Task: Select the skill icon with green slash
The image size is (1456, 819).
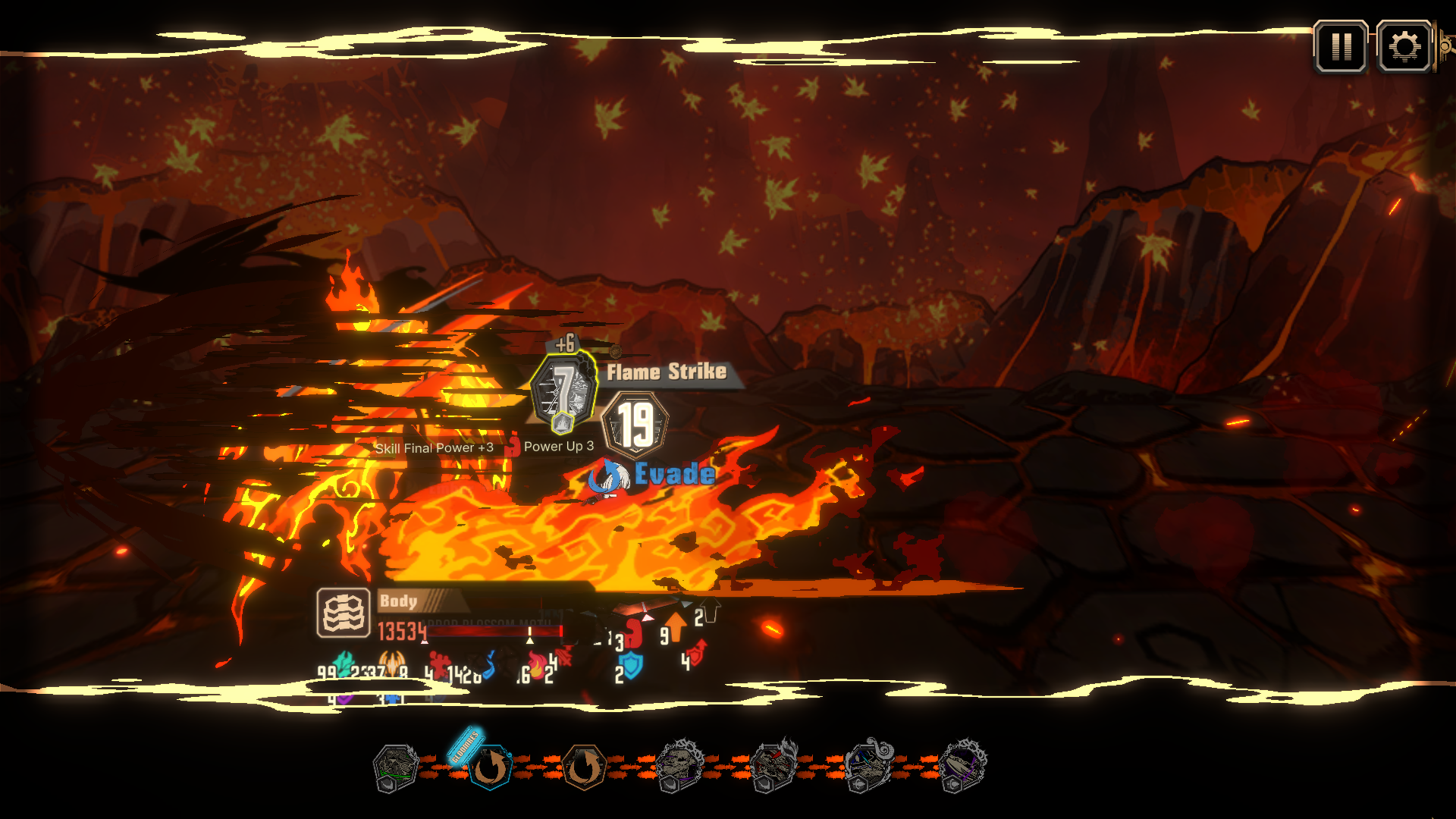Action: pyautogui.click(x=395, y=767)
